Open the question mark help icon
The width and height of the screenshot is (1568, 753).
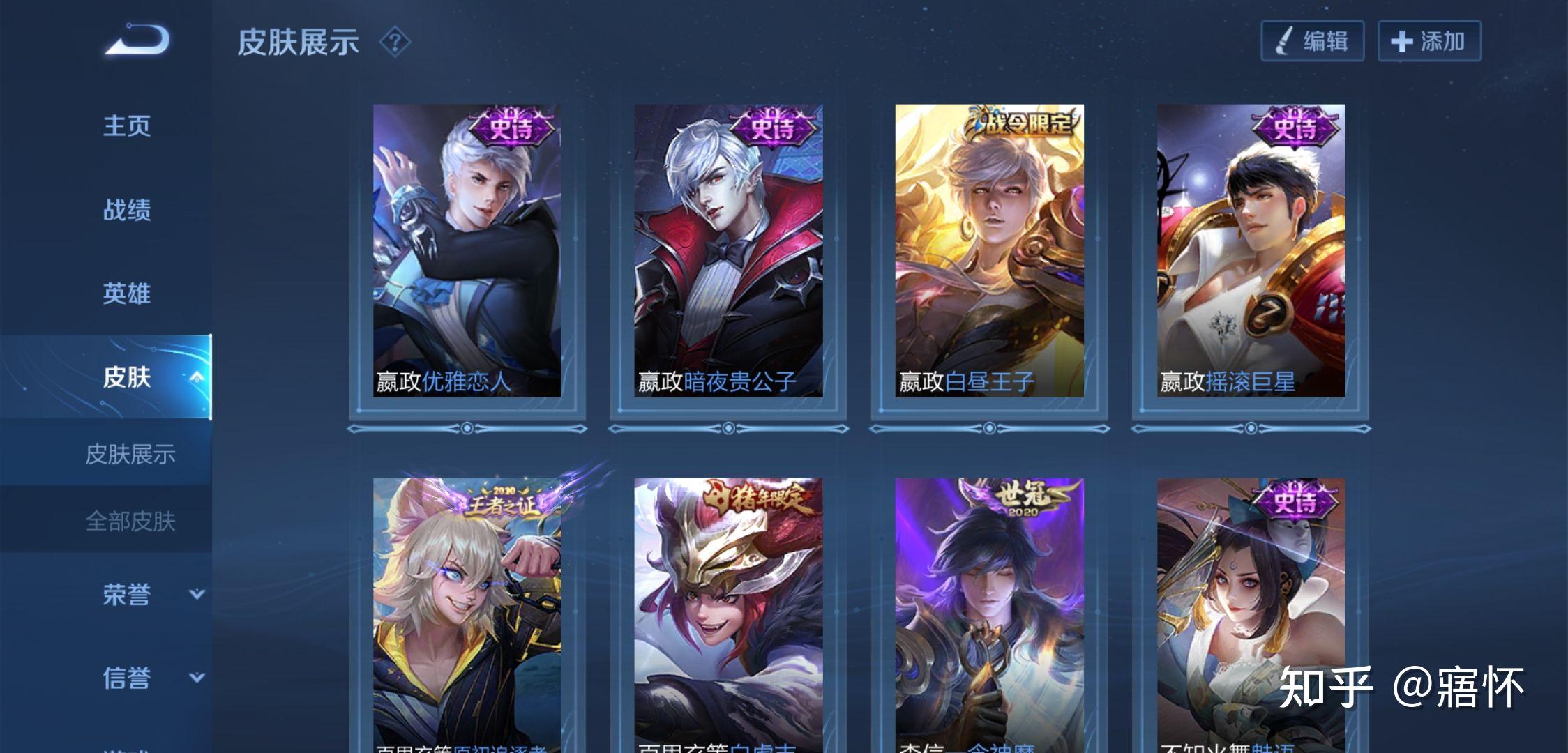(395, 42)
